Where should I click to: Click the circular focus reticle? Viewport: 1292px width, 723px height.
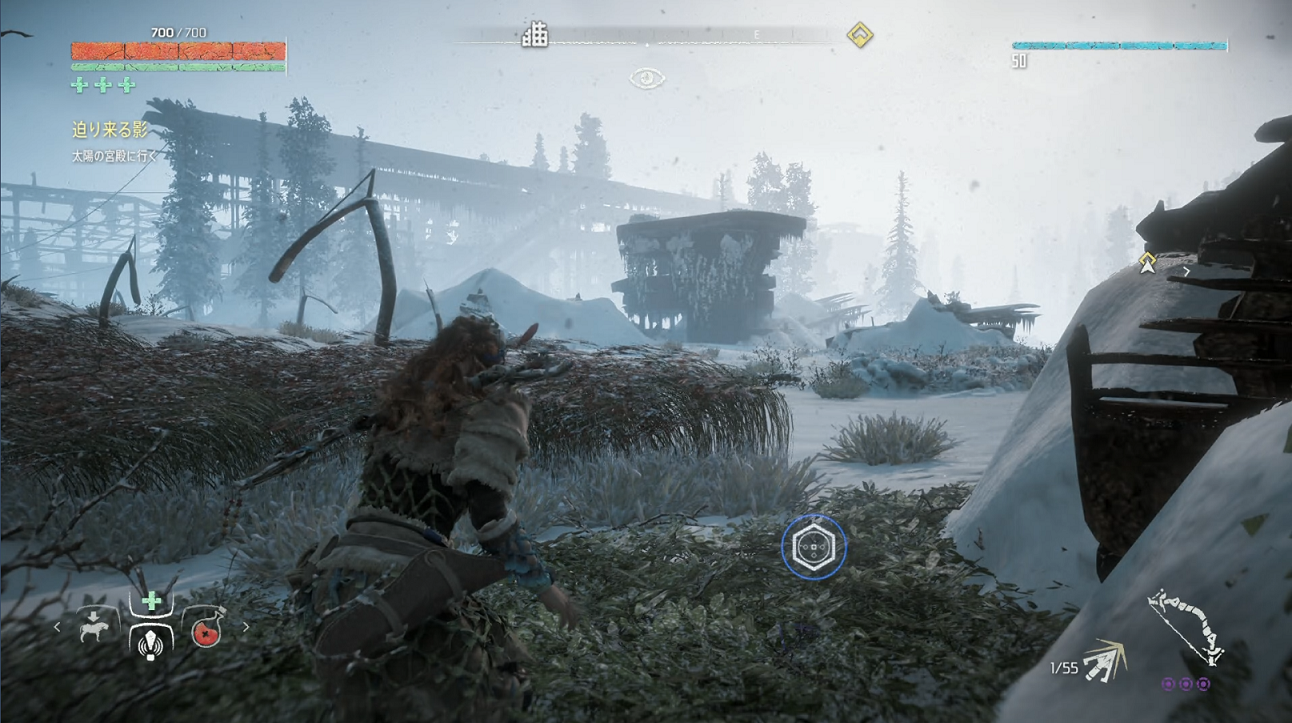tap(814, 547)
